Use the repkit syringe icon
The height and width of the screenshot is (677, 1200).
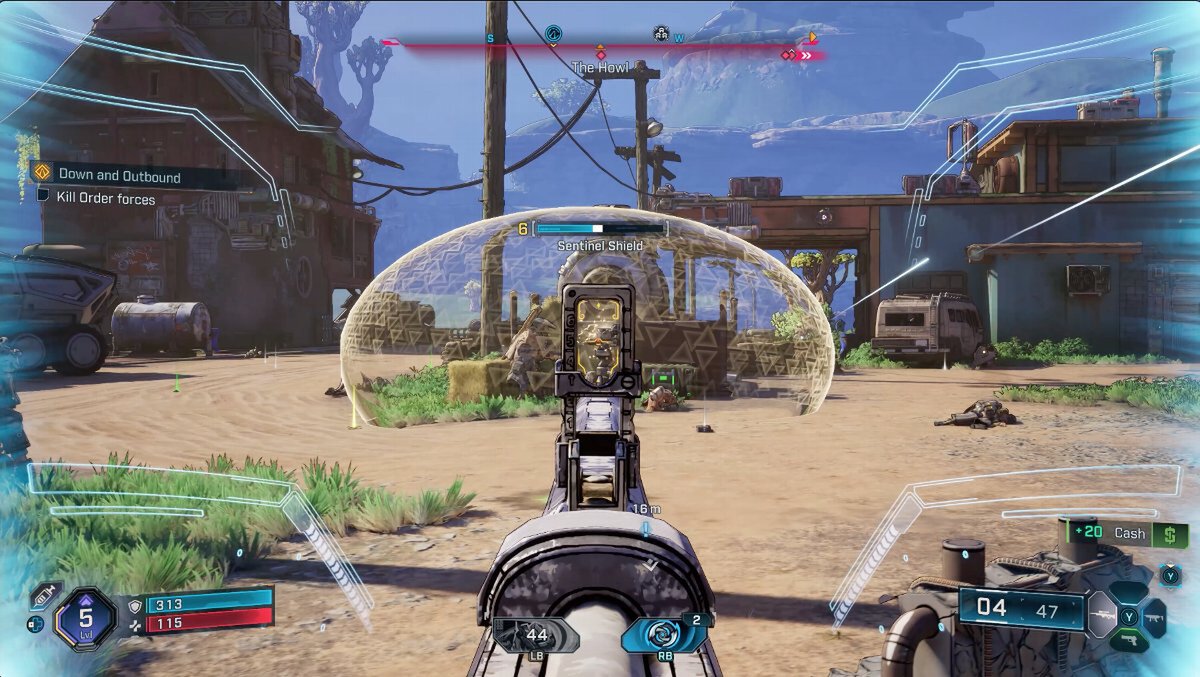pos(43,596)
